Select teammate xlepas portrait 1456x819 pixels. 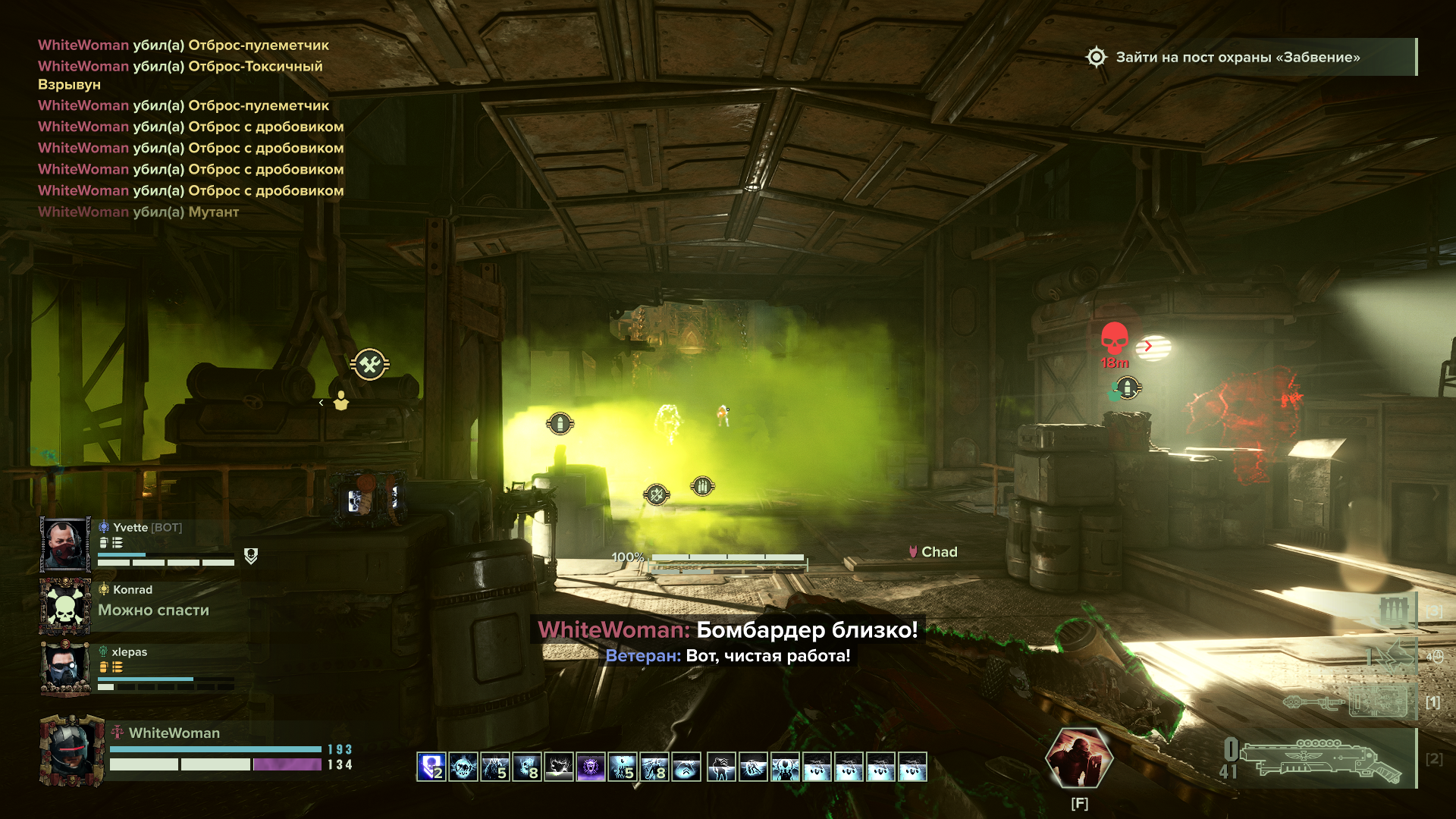(x=65, y=668)
